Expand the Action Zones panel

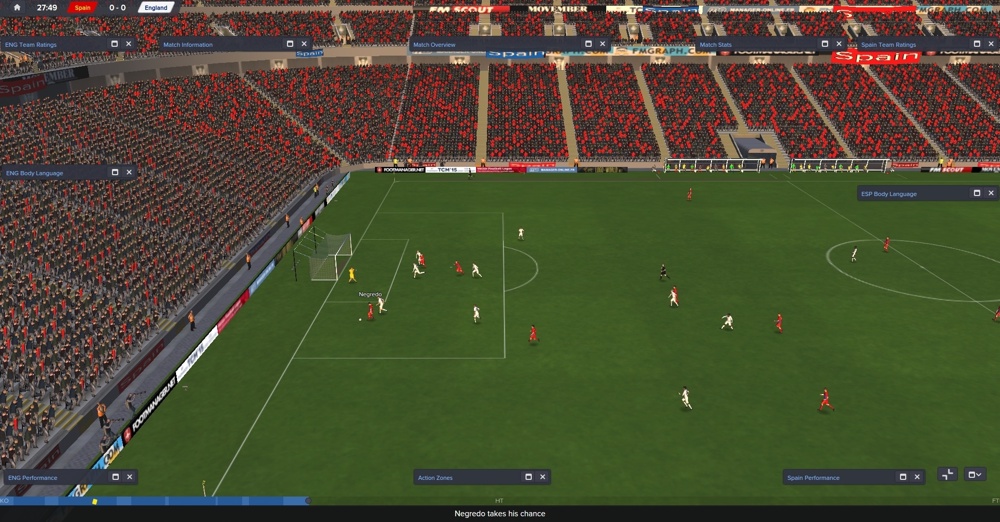pyautogui.click(x=529, y=477)
